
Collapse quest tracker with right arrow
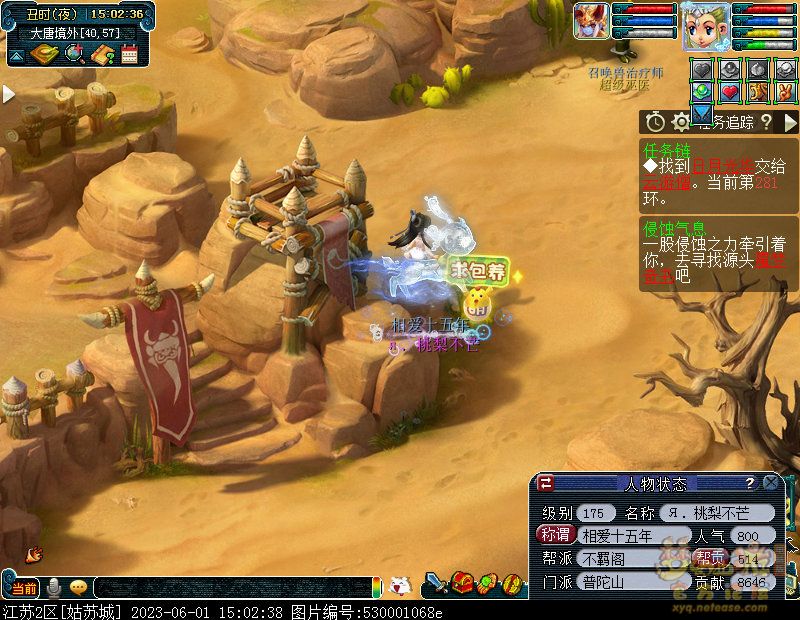click(790, 122)
